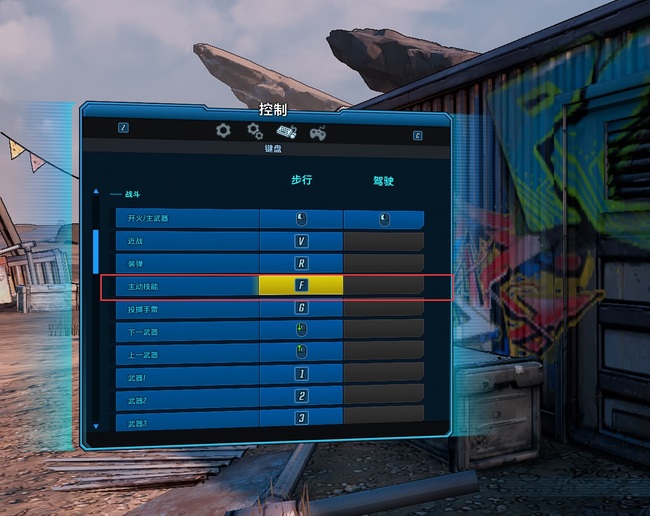Open the single gear settings tab
Image resolution: width=650 pixels, height=516 pixels.
point(223,130)
